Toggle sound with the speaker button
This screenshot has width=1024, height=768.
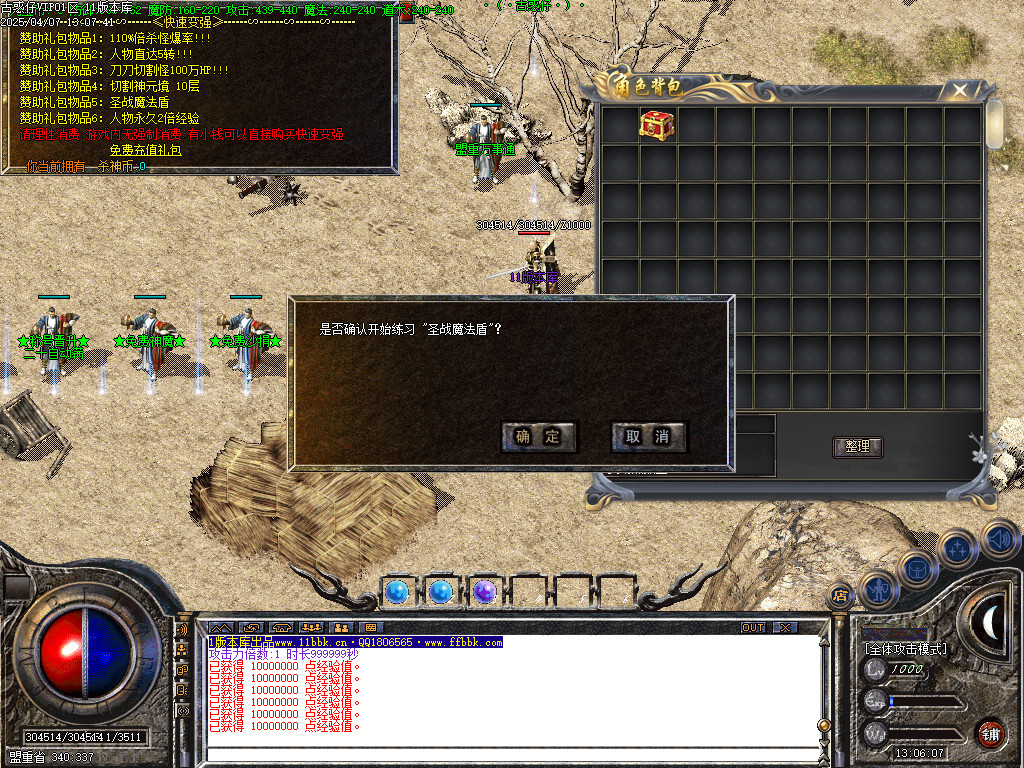click(998, 539)
